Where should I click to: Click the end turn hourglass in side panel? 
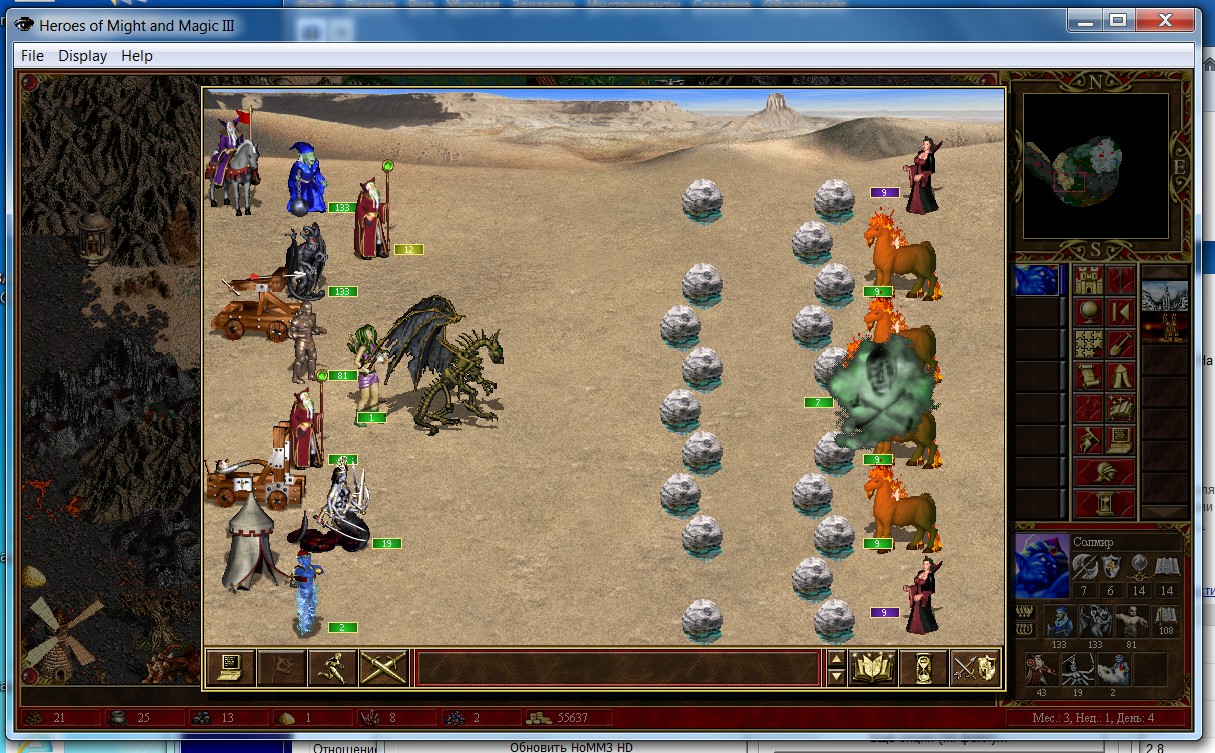(1104, 502)
